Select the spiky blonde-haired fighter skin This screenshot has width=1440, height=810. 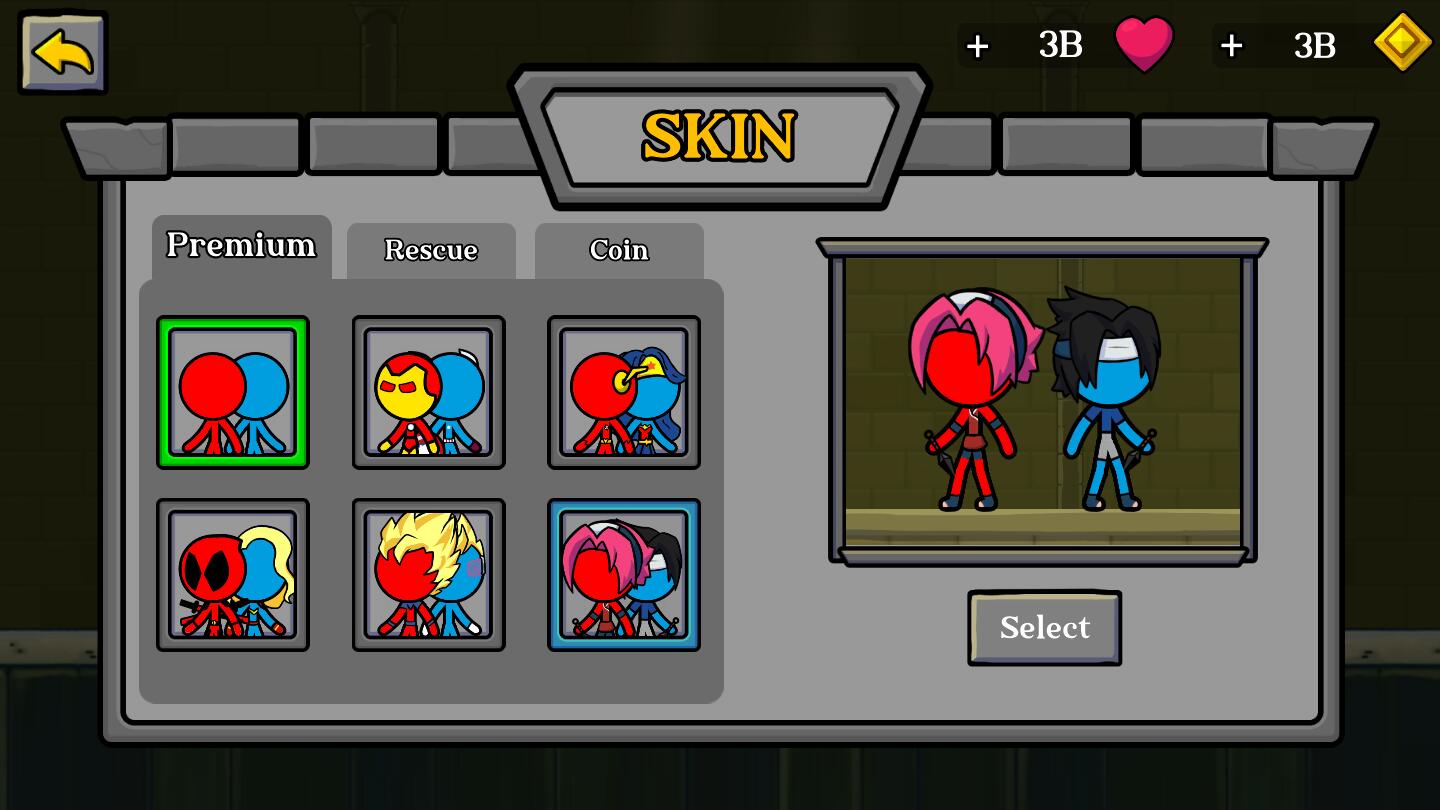(428, 575)
